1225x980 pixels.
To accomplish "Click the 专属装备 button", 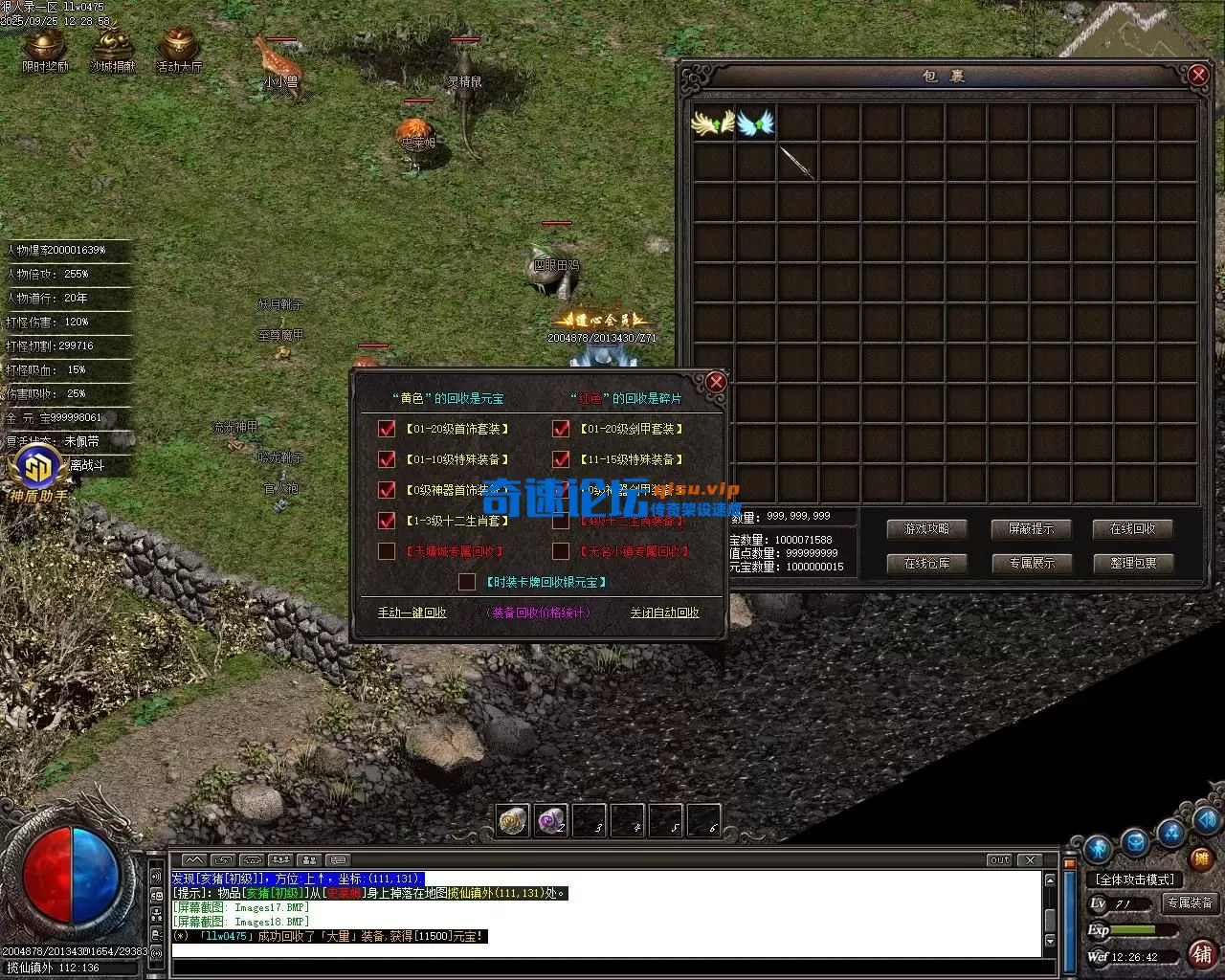I will [1190, 902].
